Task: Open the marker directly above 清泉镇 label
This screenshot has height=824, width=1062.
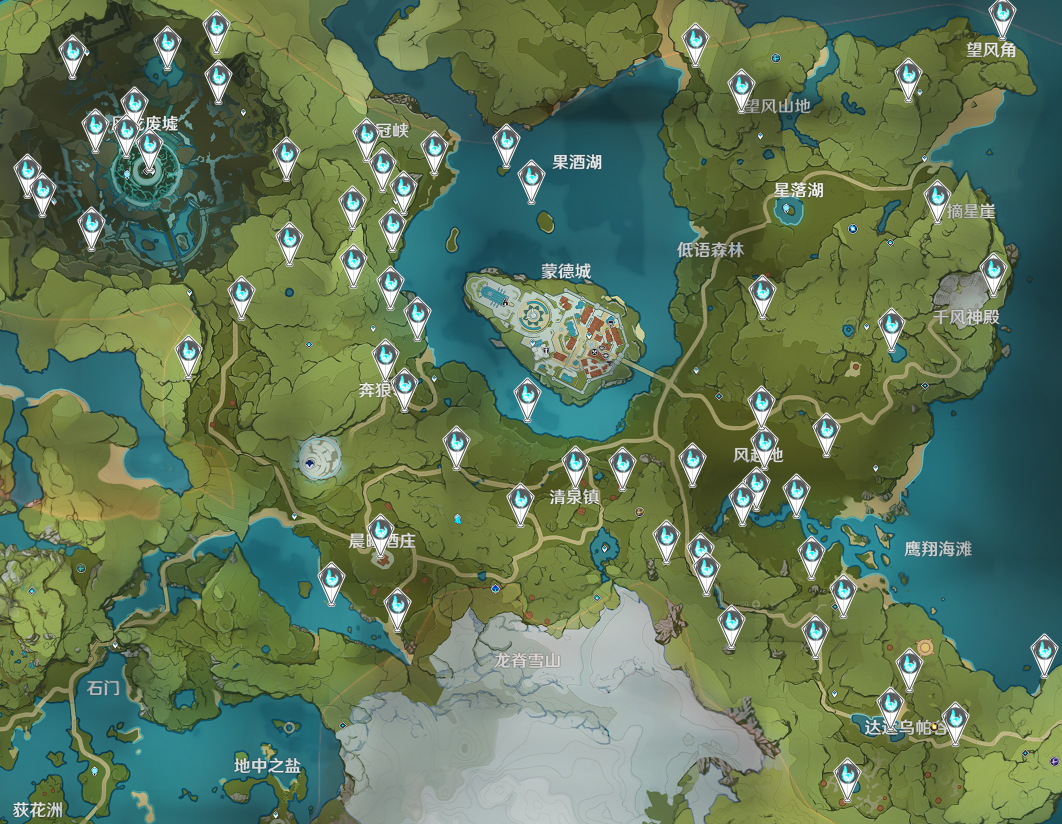Action: 575,465
